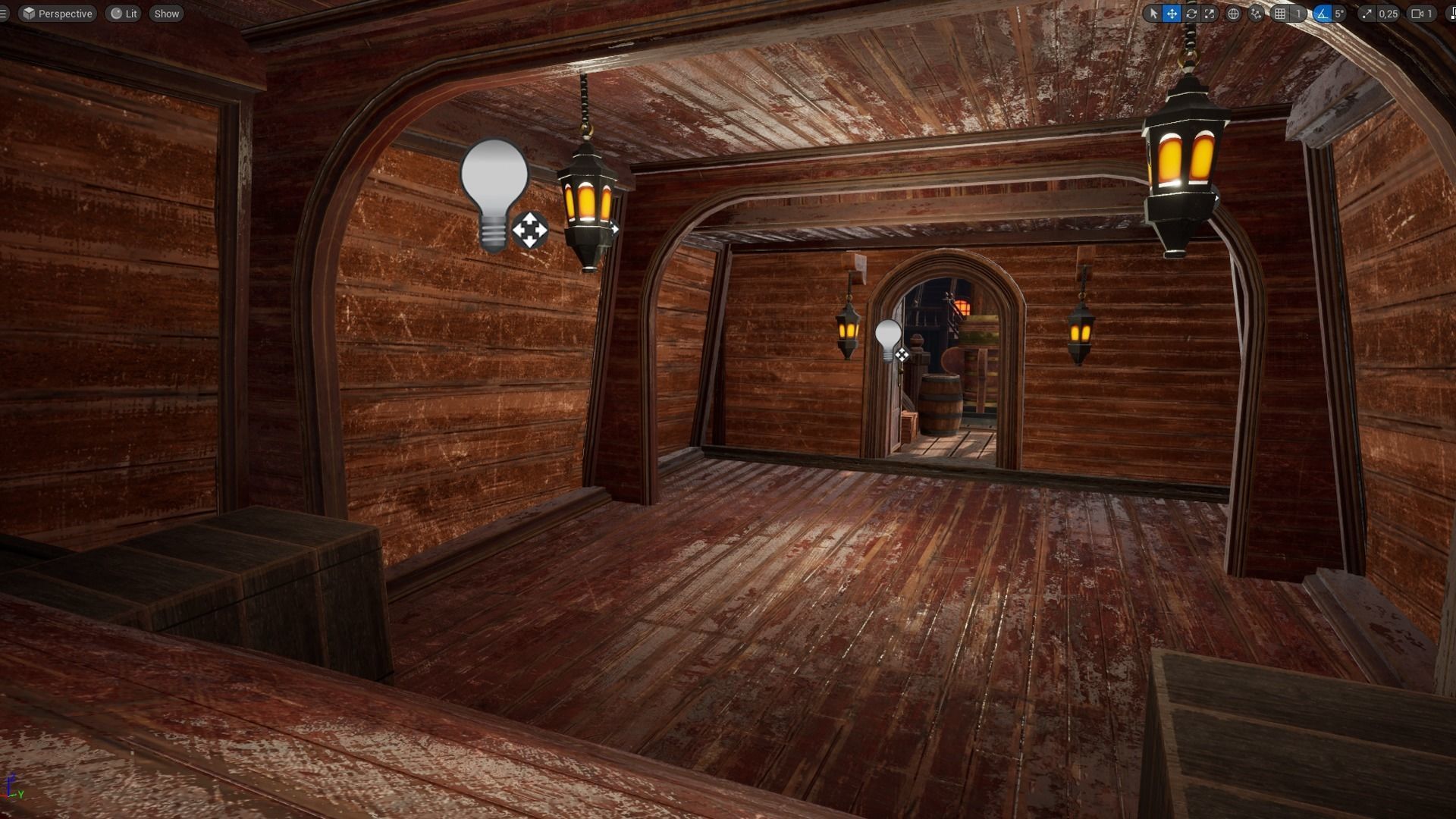
Task: Open the Show flags menu
Action: tap(166, 14)
